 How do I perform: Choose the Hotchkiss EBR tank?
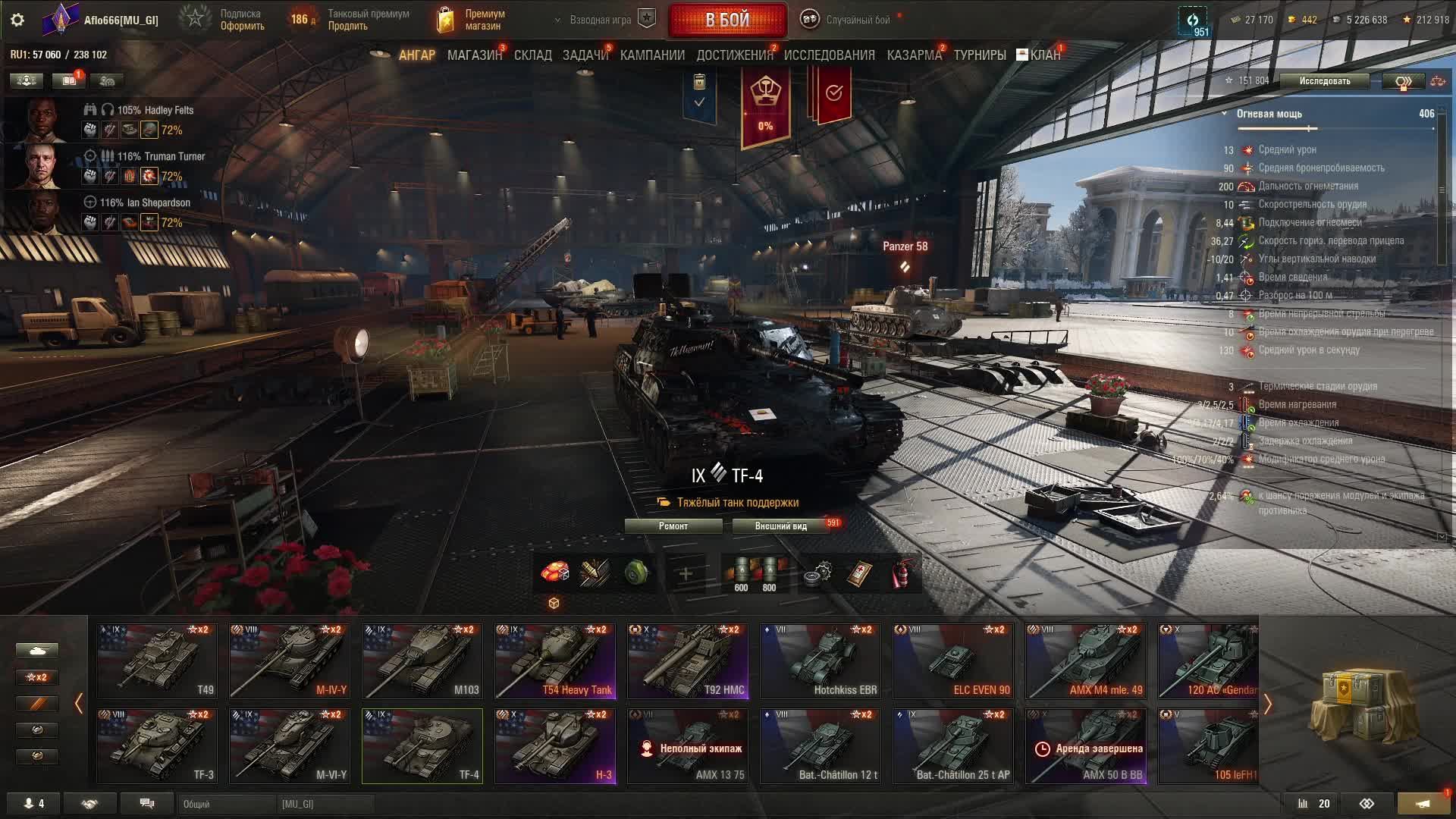(821, 661)
